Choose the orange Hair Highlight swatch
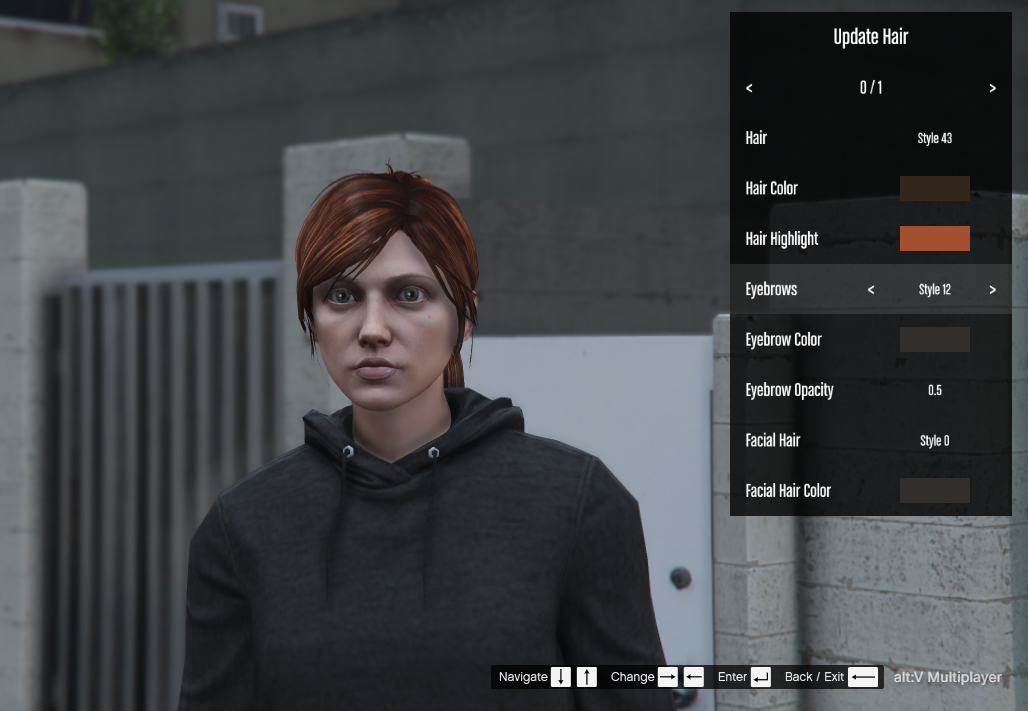The width and height of the screenshot is (1028, 711). pyautogui.click(x=934, y=239)
